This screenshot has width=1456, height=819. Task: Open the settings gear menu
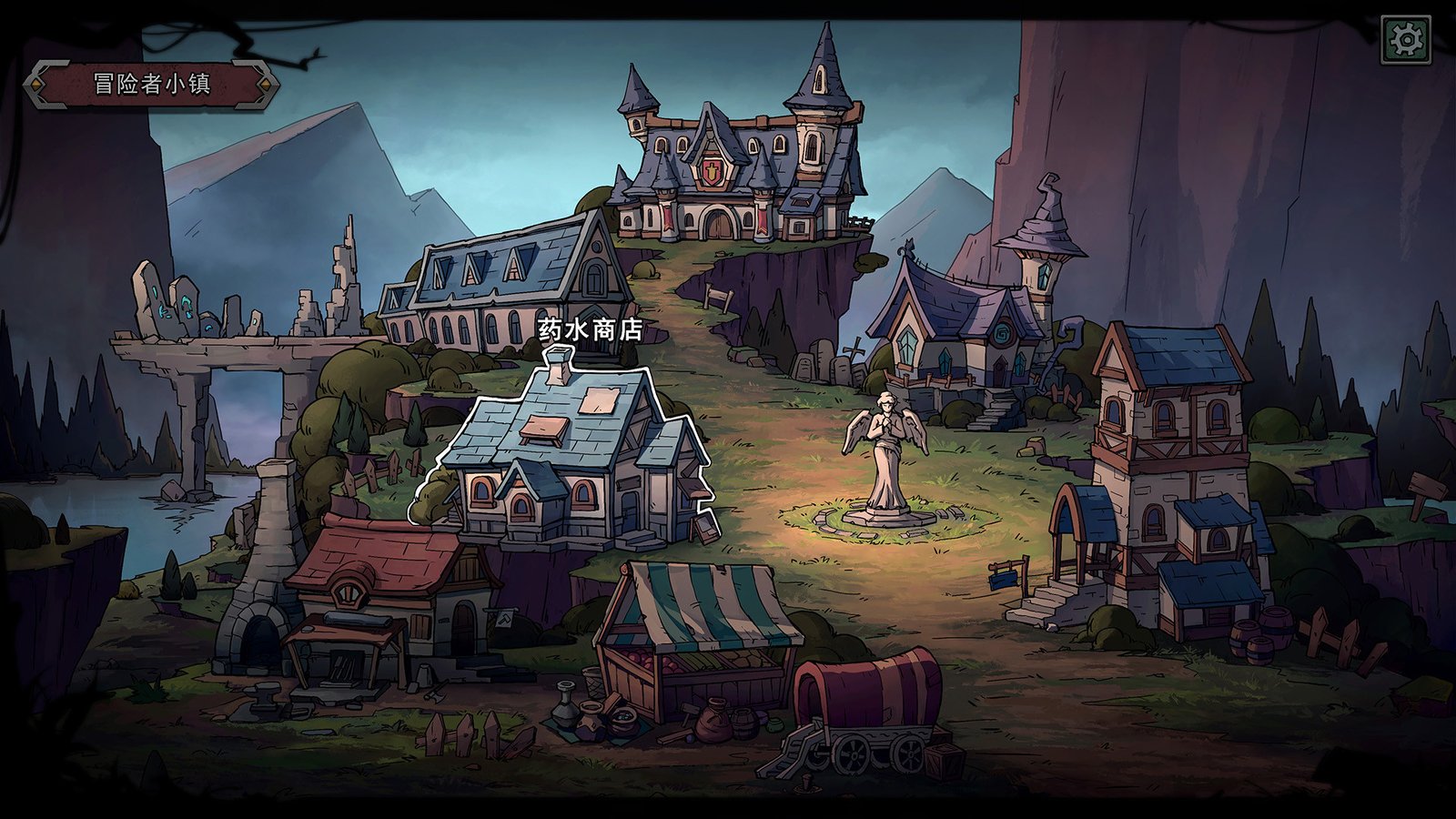click(x=1406, y=39)
